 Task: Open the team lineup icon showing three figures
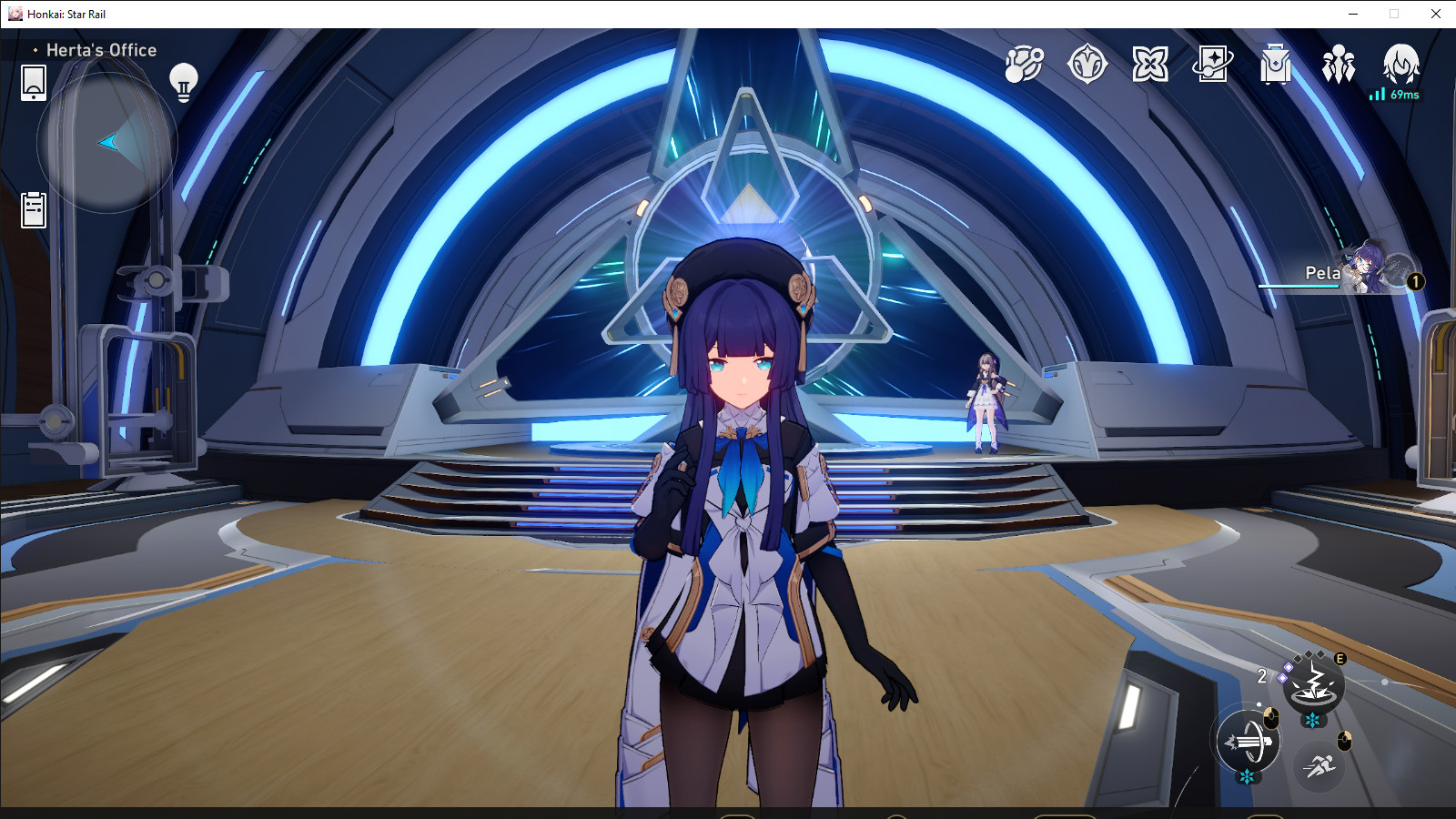pos(1338,62)
